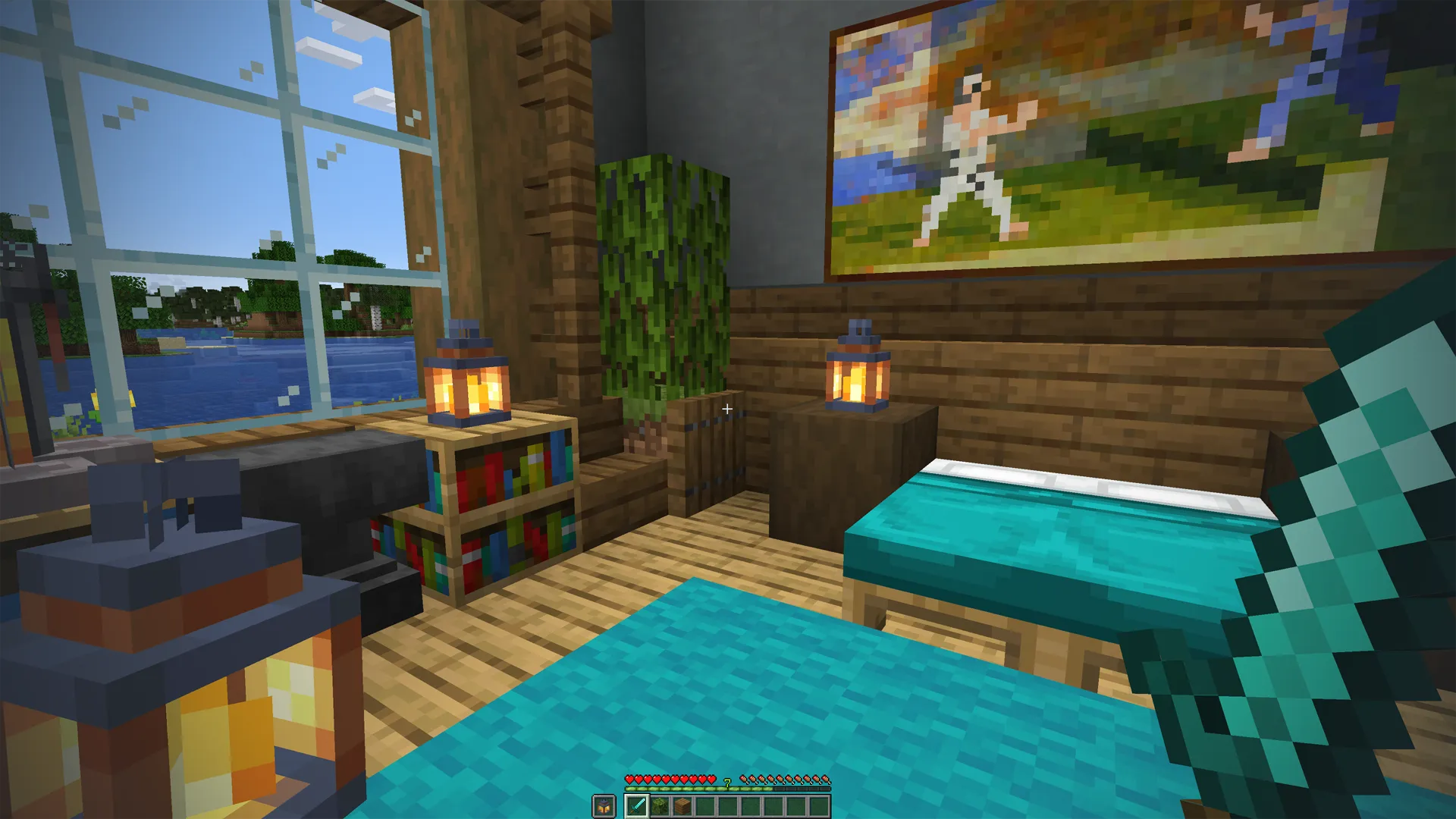Select the oak planks hotbar slot
Screen dimensions: 1456x819
click(682, 806)
